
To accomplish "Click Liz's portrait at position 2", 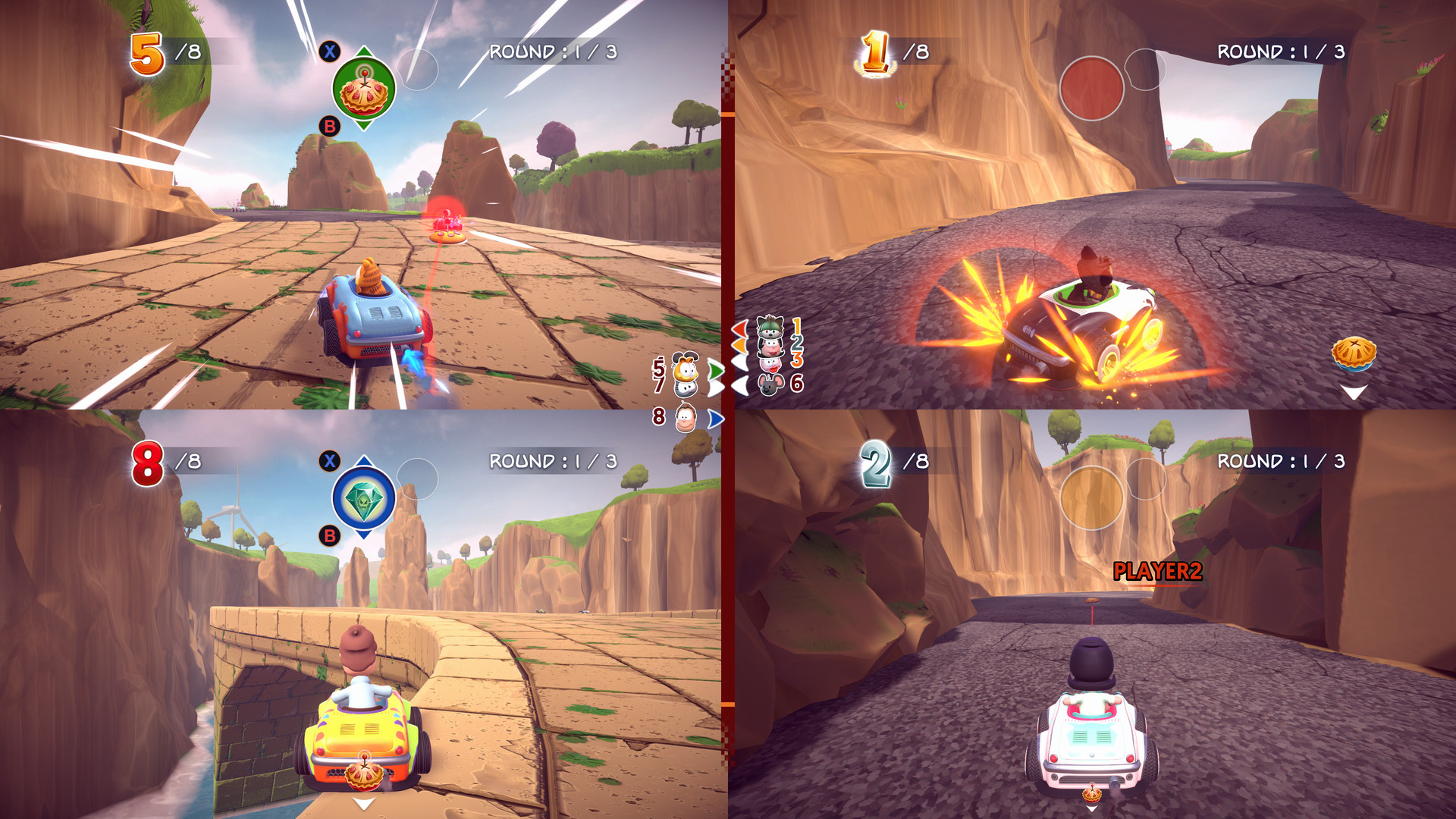I will (770, 347).
